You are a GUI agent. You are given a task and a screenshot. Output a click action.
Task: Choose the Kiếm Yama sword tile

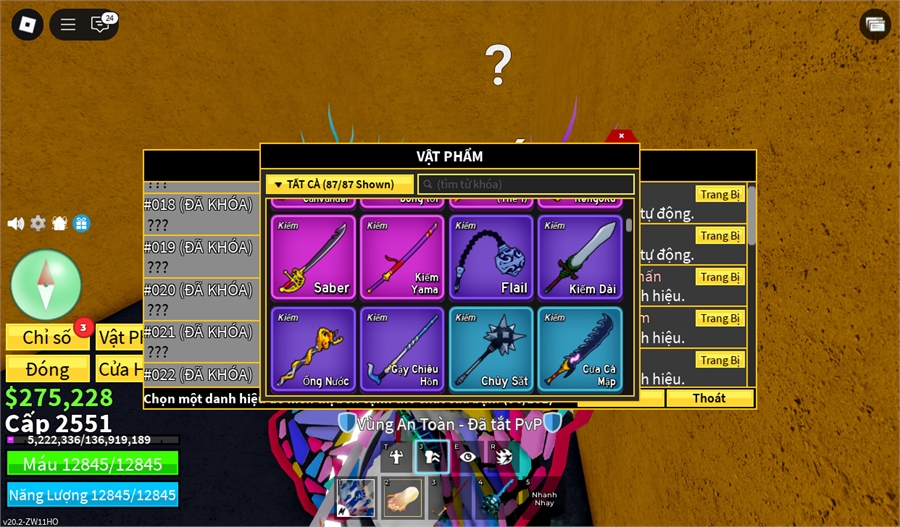[401, 257]
